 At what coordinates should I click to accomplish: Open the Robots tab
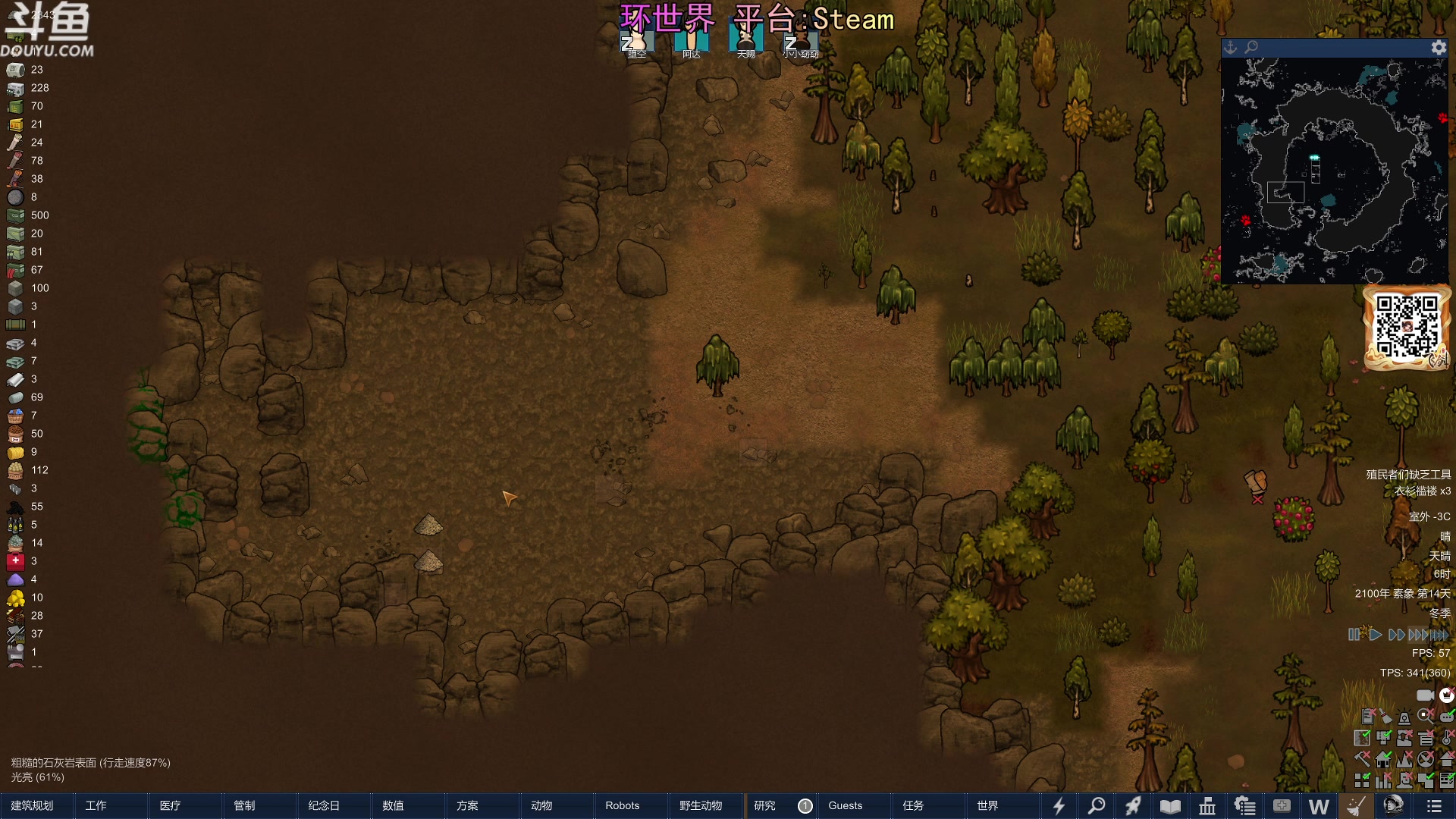click(622, 805)
